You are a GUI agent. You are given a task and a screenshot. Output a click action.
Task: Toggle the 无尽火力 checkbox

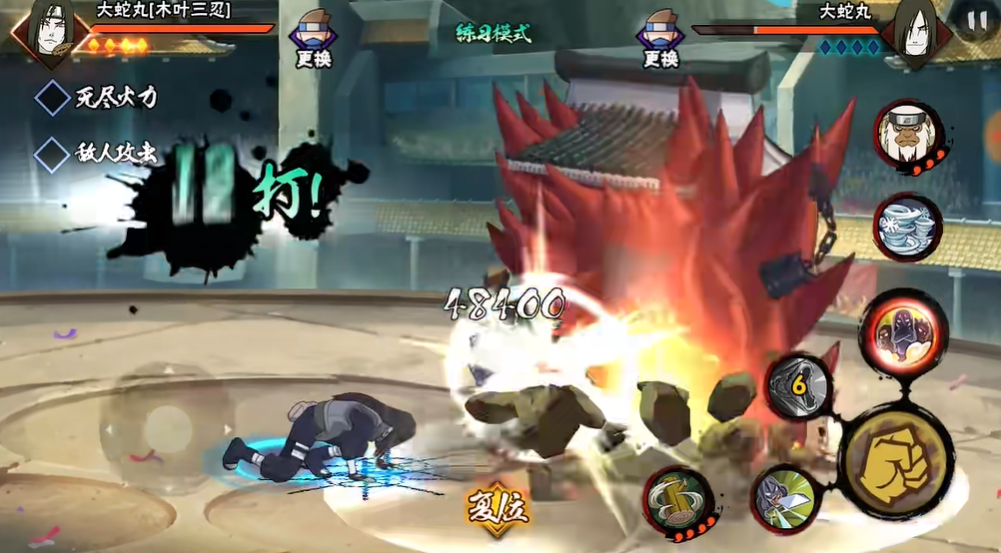[52, 98]
